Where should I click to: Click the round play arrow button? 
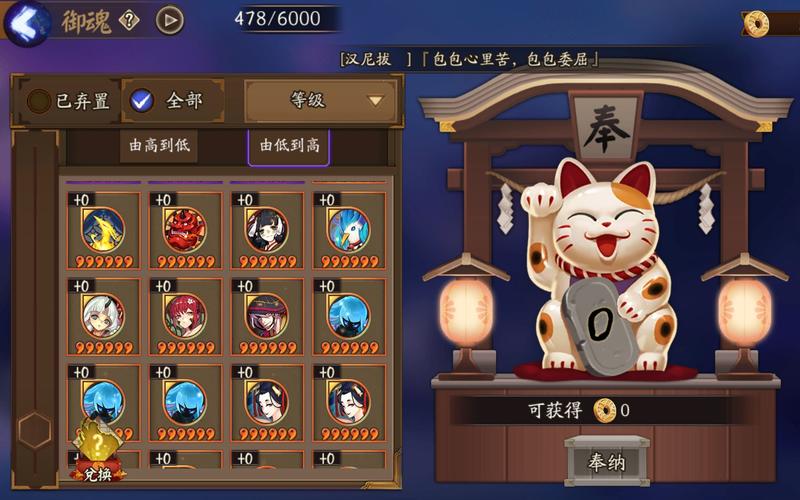coord(170,20)
